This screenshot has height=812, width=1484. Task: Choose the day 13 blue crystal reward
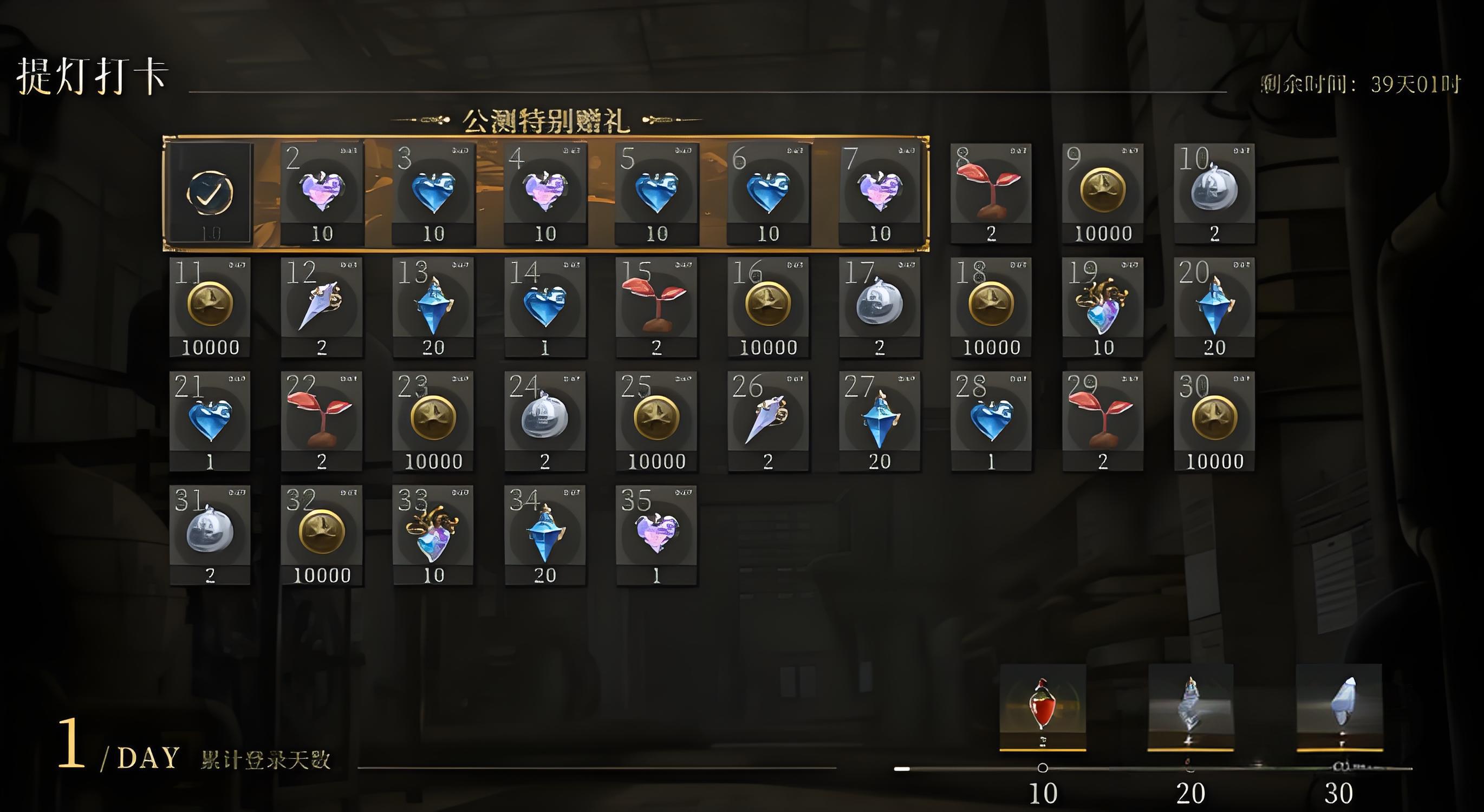[433, 307]
